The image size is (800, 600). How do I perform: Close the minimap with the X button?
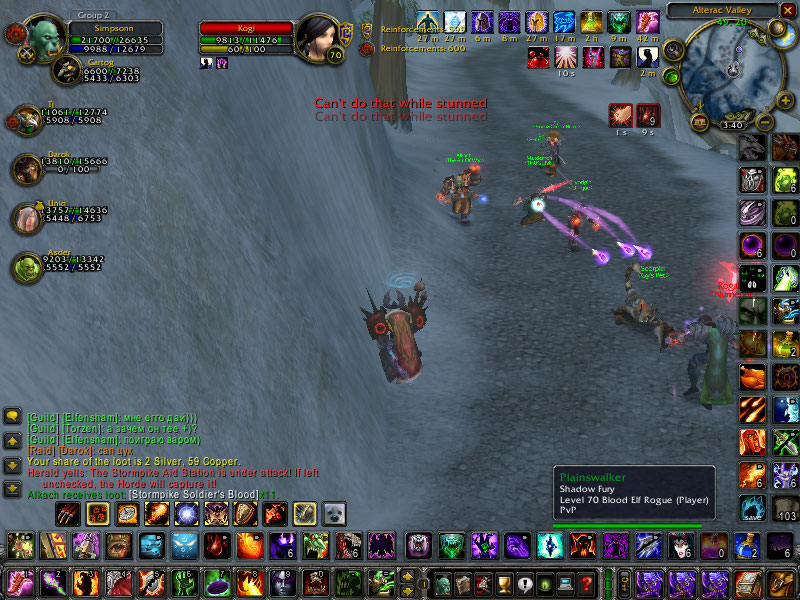coord(787,10)
